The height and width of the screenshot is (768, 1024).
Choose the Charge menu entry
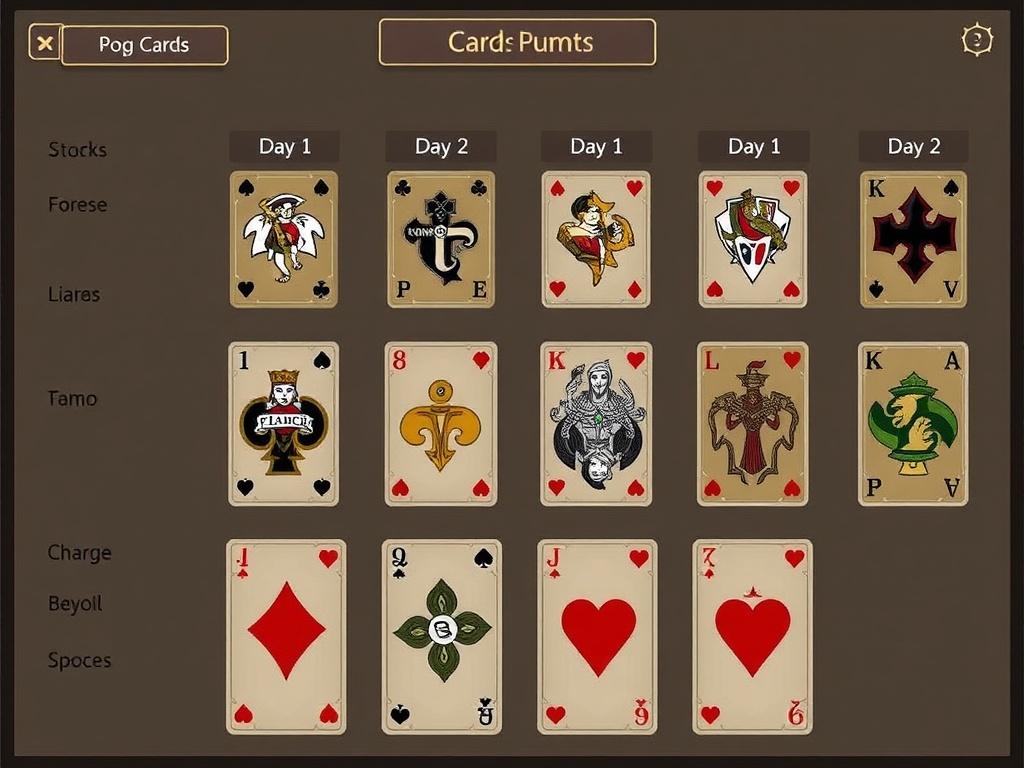tap(79, 553)
